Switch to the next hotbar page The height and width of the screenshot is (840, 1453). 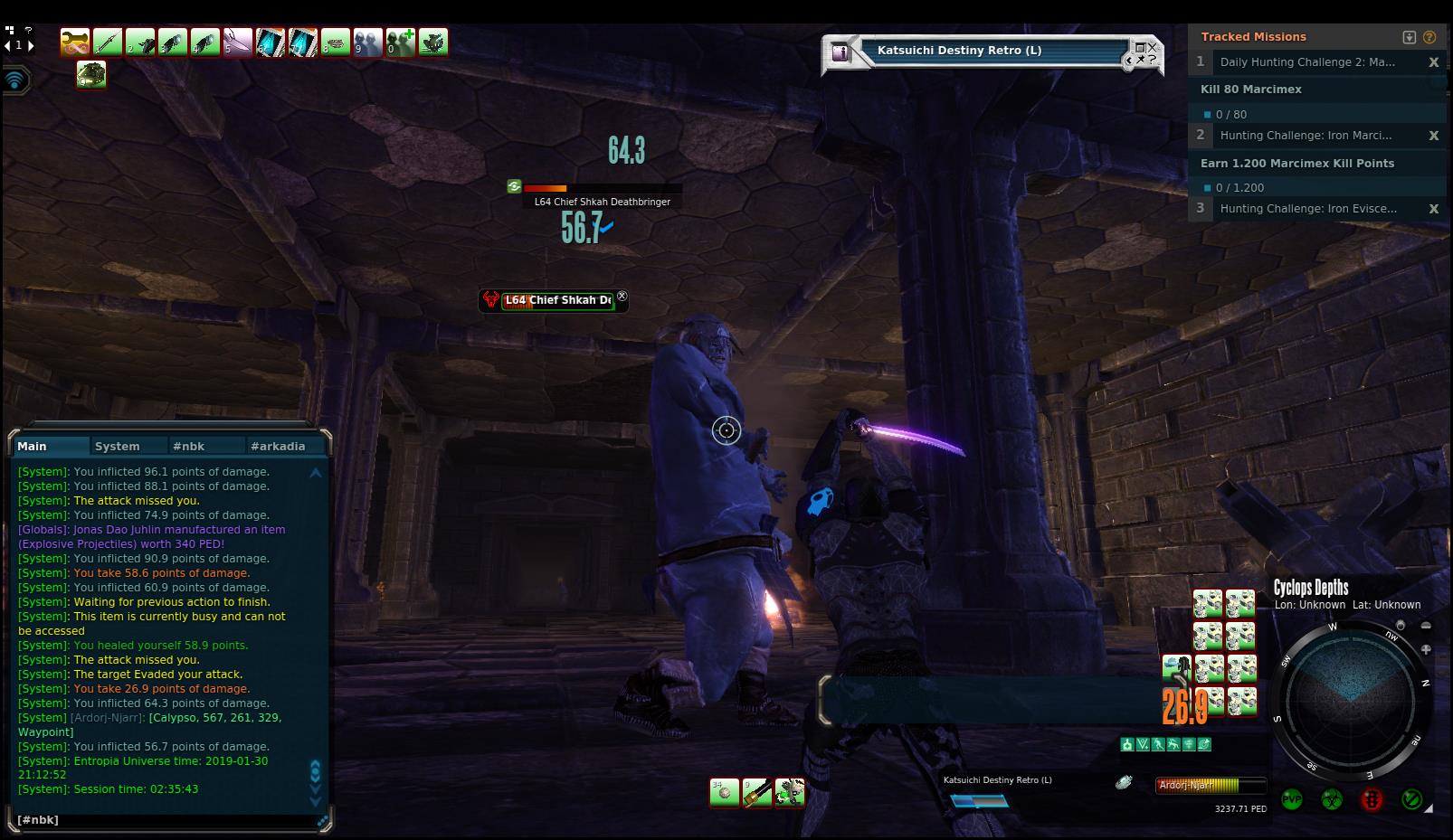point(31,45)
